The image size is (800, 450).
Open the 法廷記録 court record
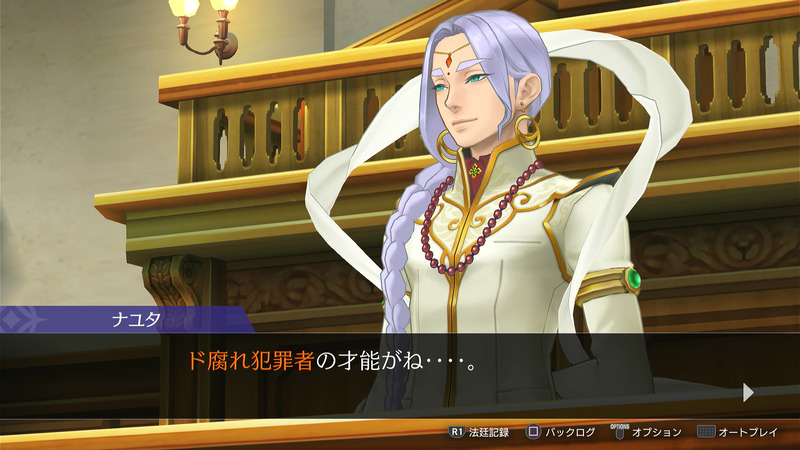480,432
